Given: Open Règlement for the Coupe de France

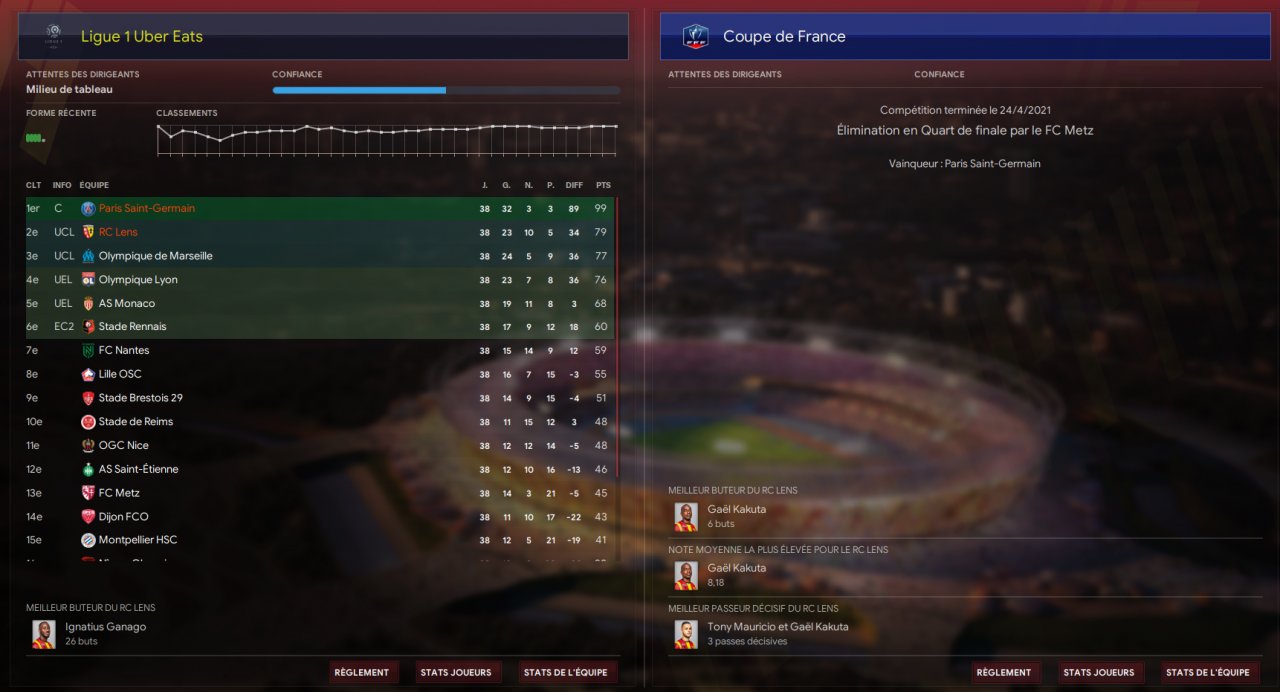Looking at the screenshot, I should pos(1004,672).
